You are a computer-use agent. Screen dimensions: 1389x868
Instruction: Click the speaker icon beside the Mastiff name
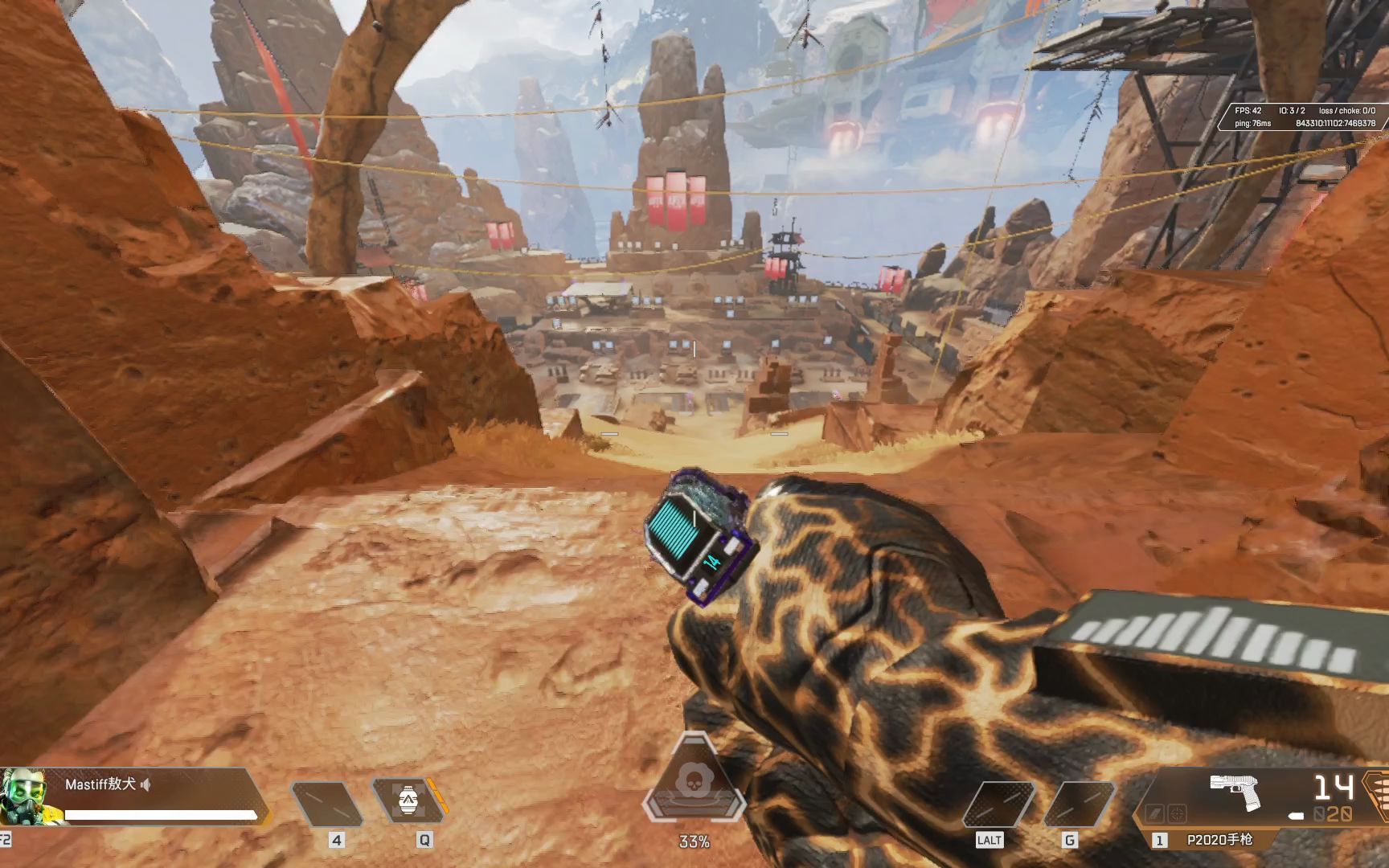[145, 784]
